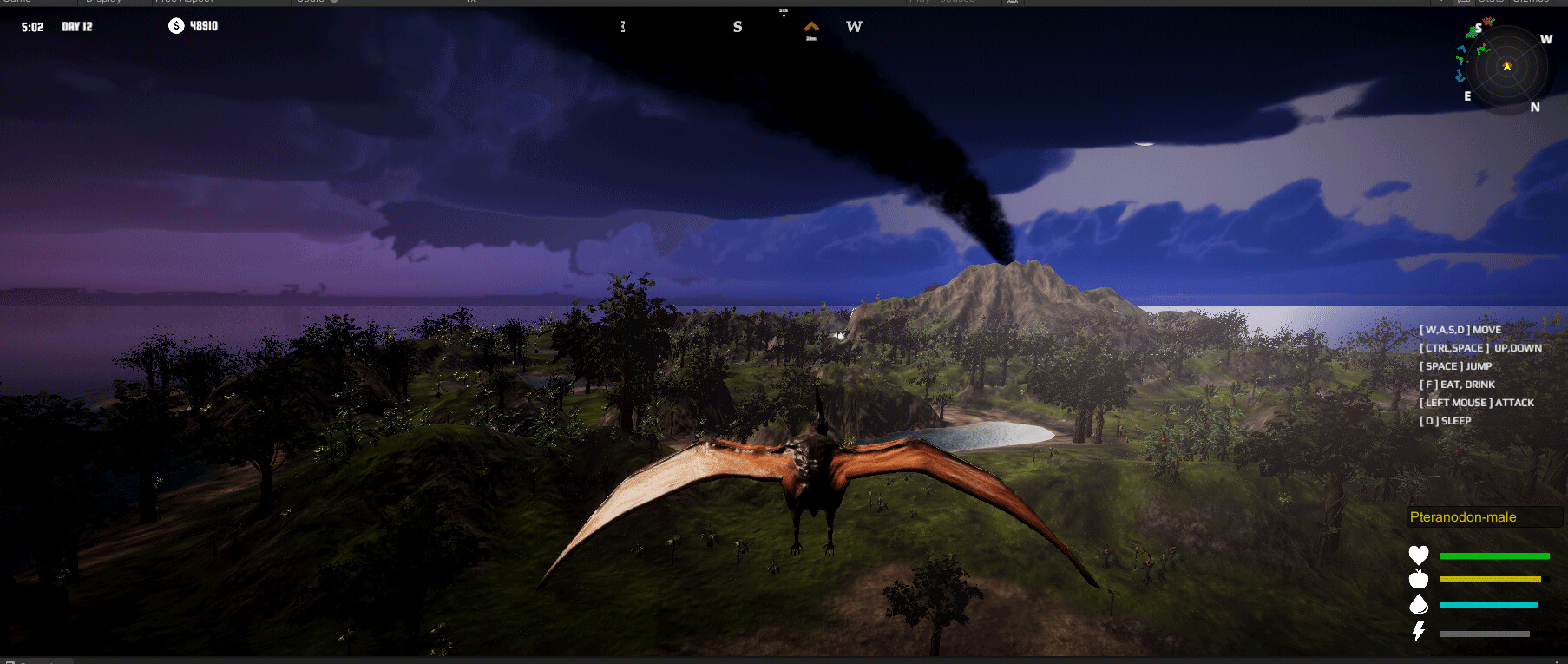Viewport: 1568px width, 664px height.
Task: Click the yellow player arrow on the minimap compass
Action: pos(1506,65)
